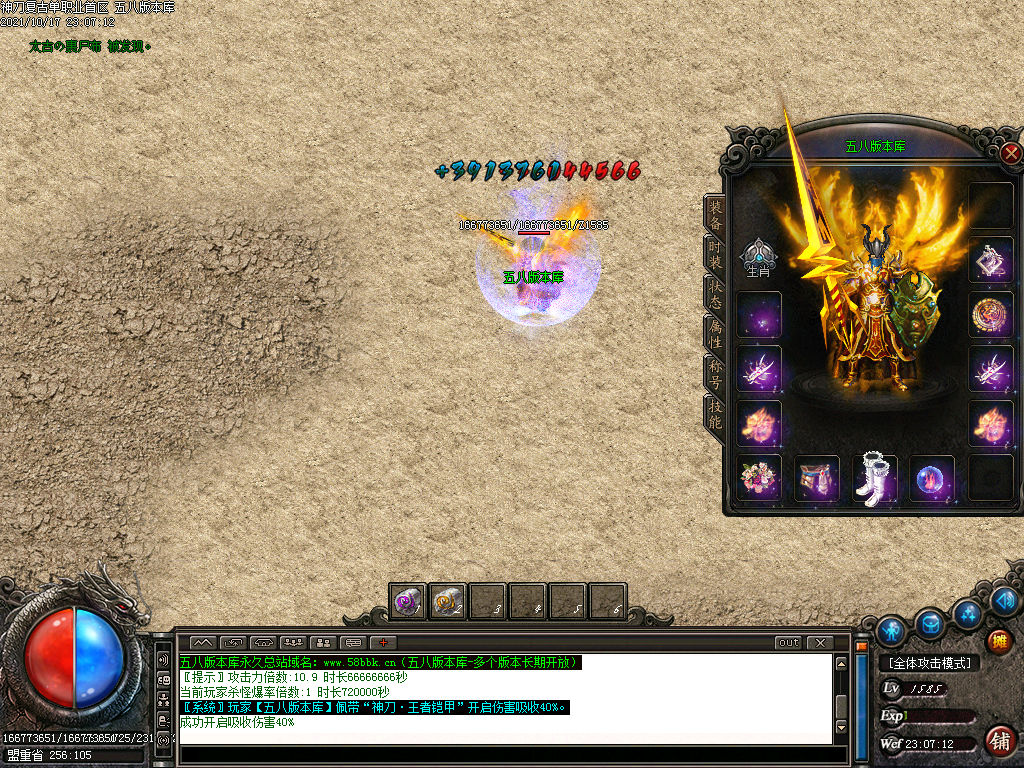Viewport: 1024px width, 768px height.
Task: Choose the flame orb gem slot
Action: tap(932, 478)
